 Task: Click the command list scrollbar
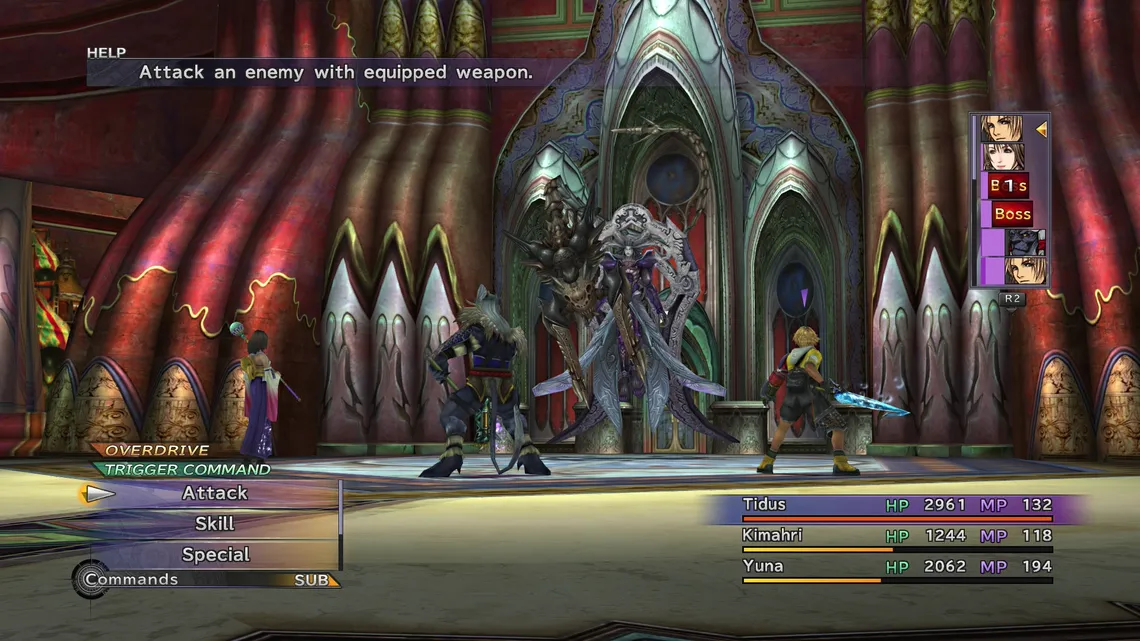(341, 525)
